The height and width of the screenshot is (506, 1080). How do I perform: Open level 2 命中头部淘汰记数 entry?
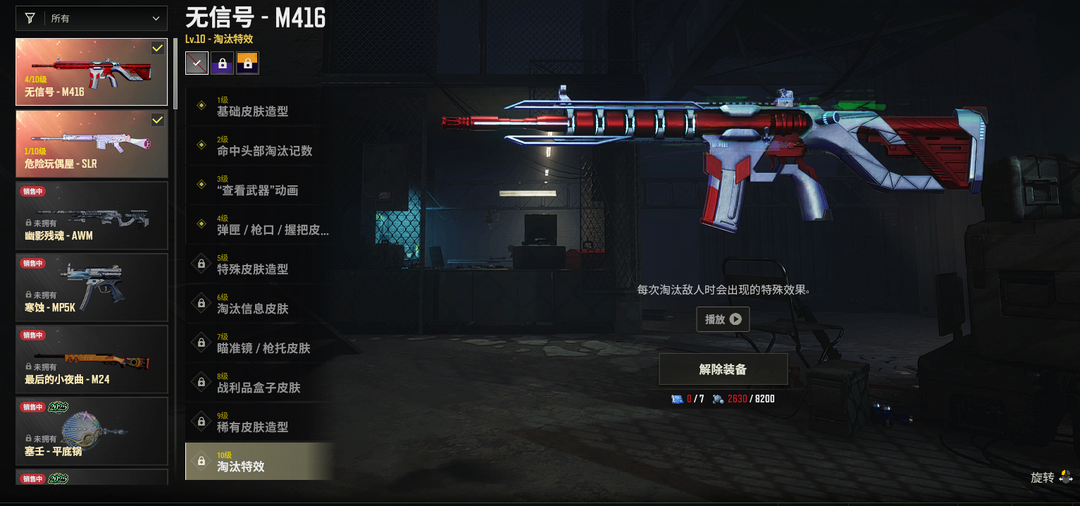(x=258, y=146)
